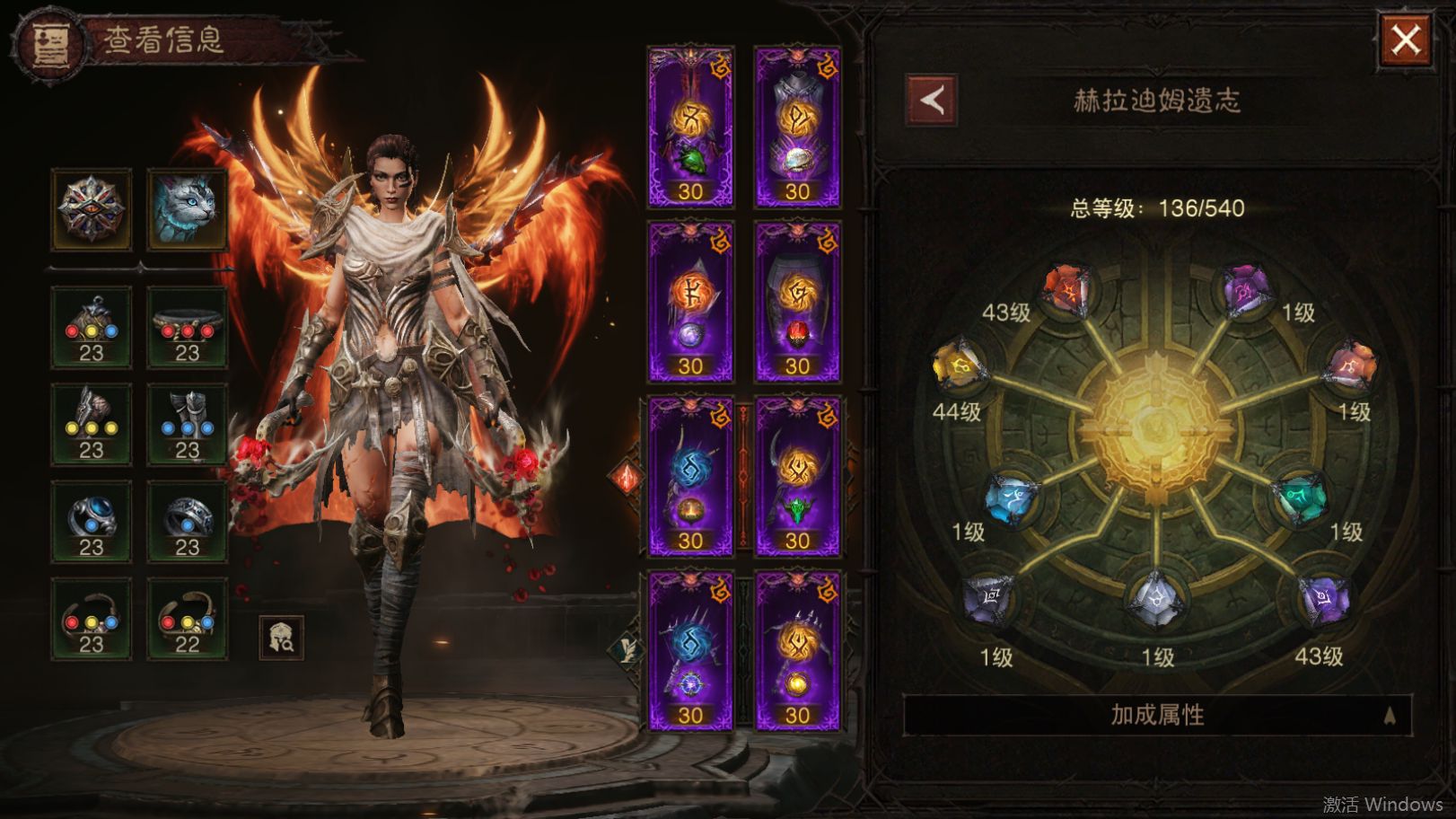
Task: Close the Helliquary legacy panel
Action: click(1405, 40)
